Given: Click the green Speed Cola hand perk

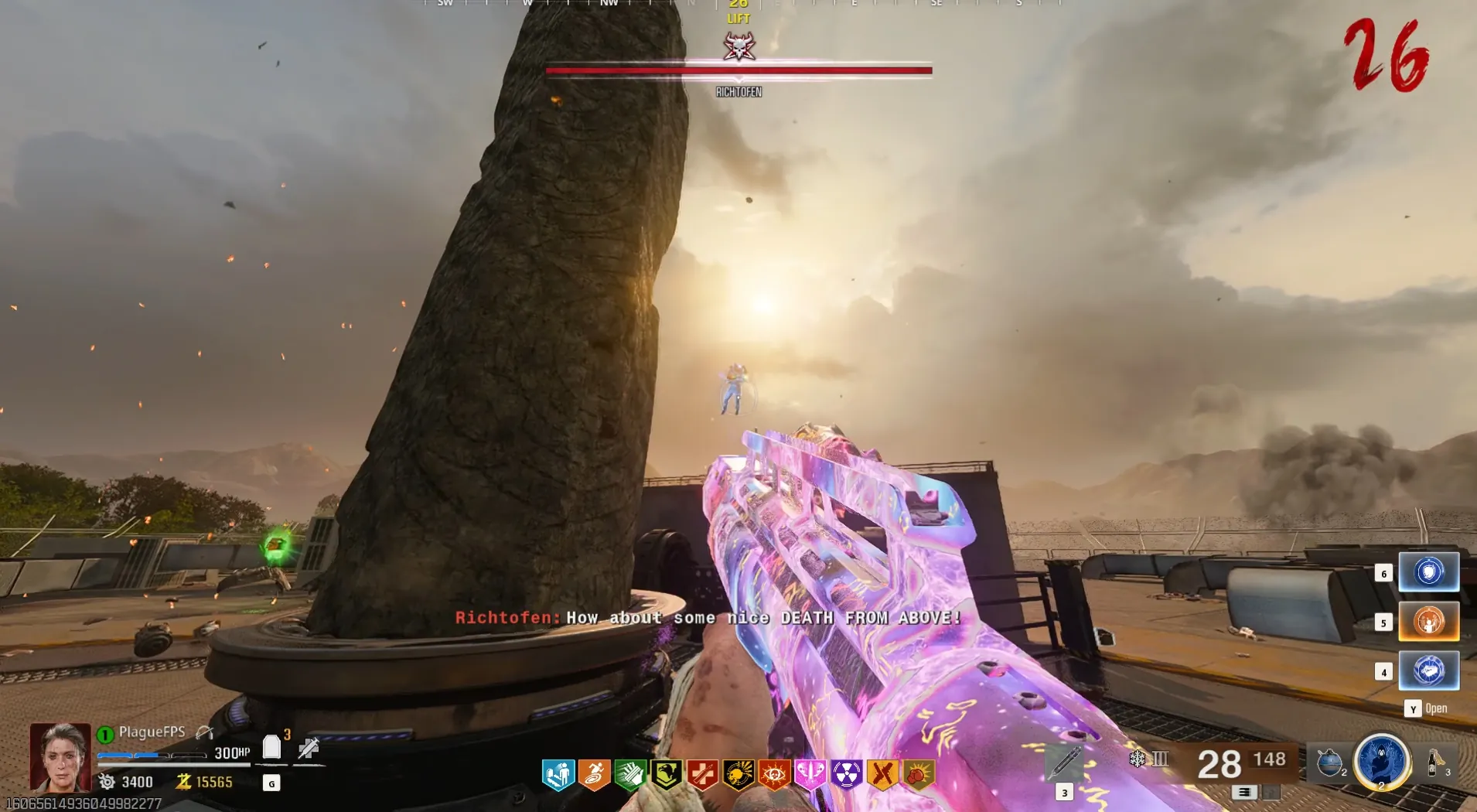Looking at the screenshot, I should point(630,774).
